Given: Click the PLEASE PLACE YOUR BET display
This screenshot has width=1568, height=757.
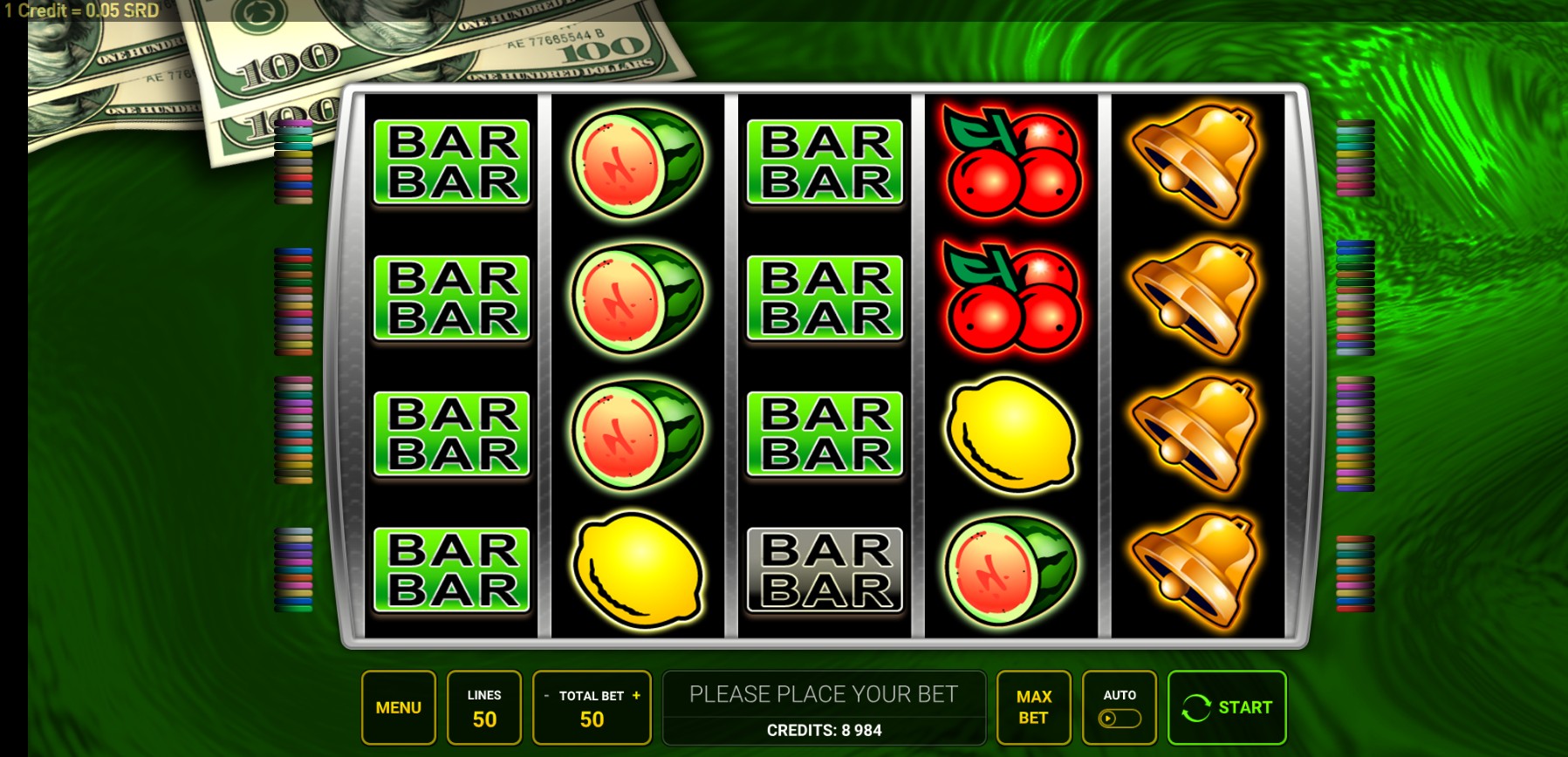Looking at the screenshot, I should [823, 694].
